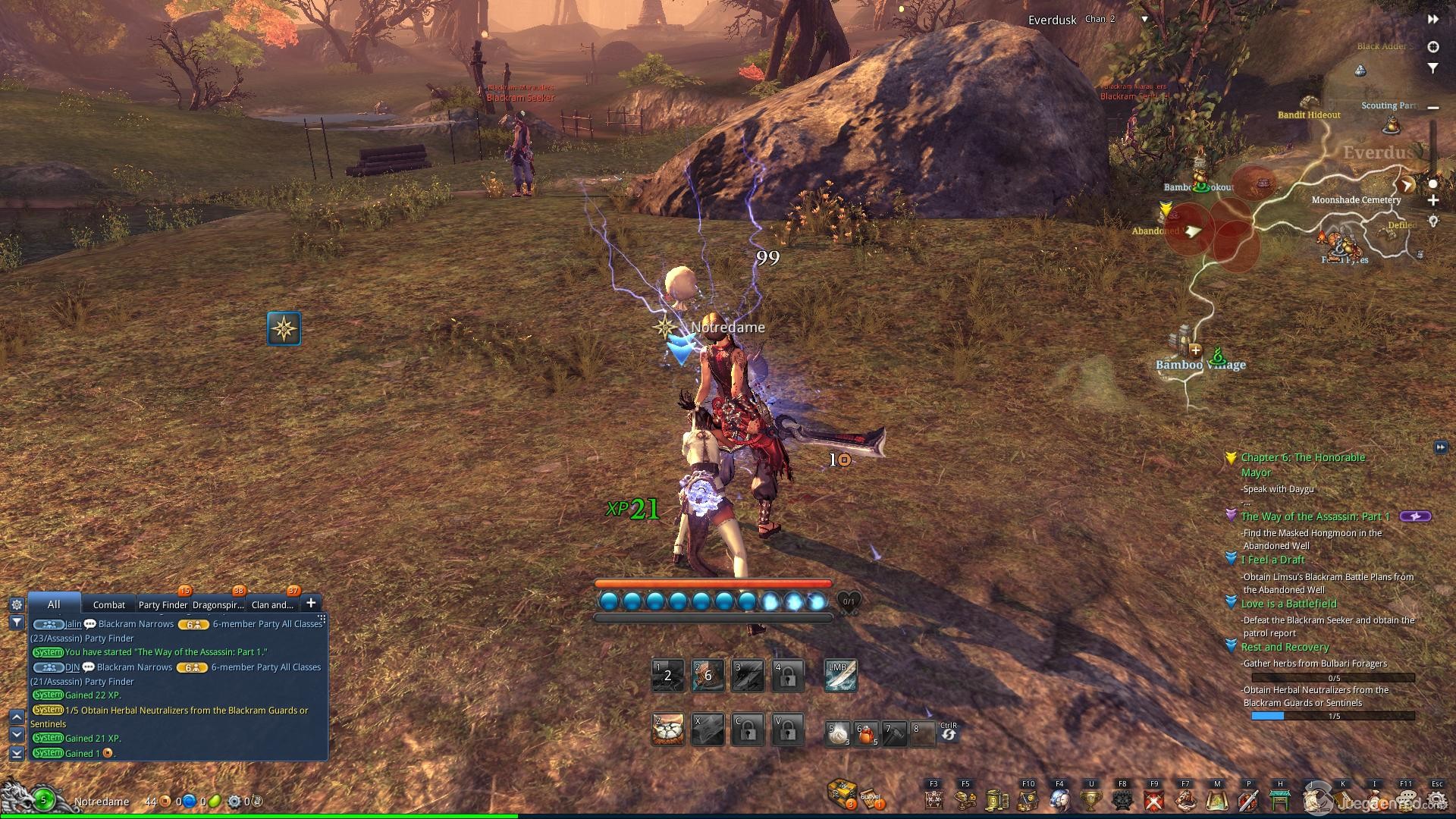Open chat settings gear icon
Screen dimensions: 1456x819
16,604
